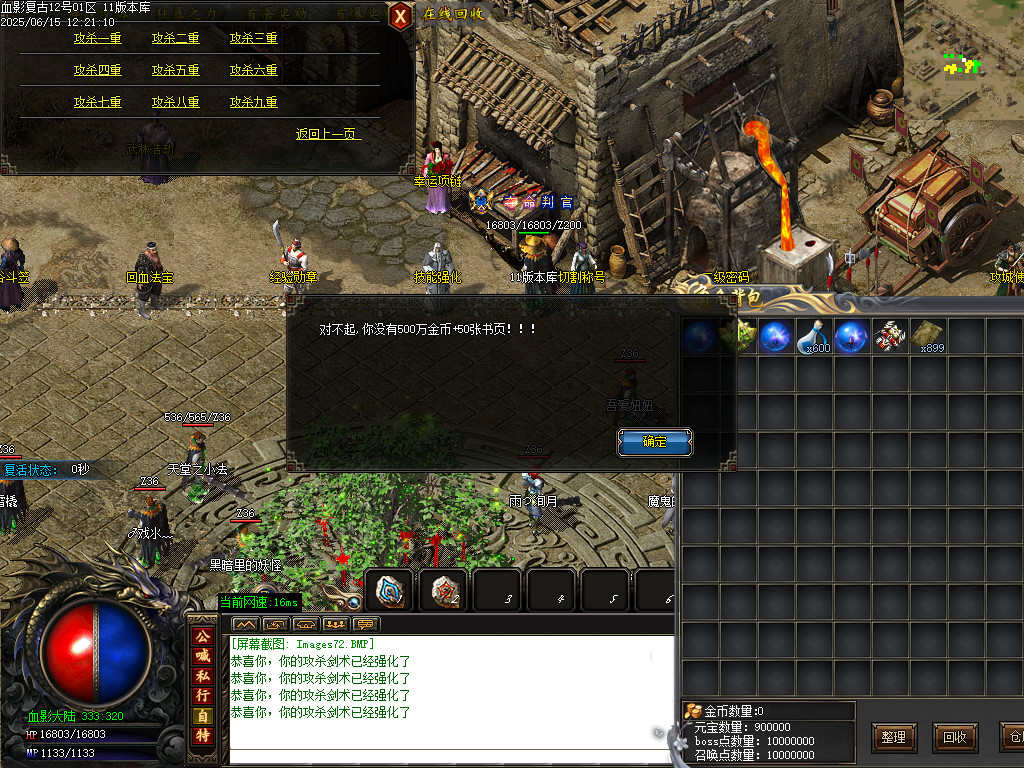Open the 在线回收 online recycle button

(x=453, y=14)
